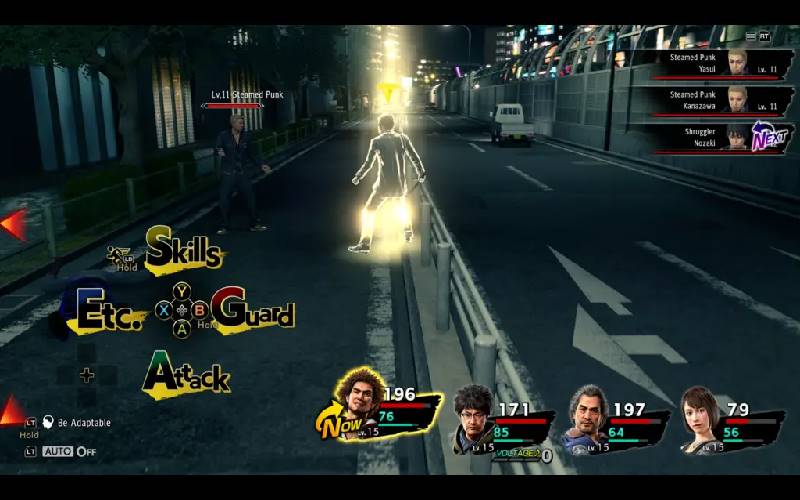Open the Skills command
The image size is (800, 500).
click(x=184, y=250)
